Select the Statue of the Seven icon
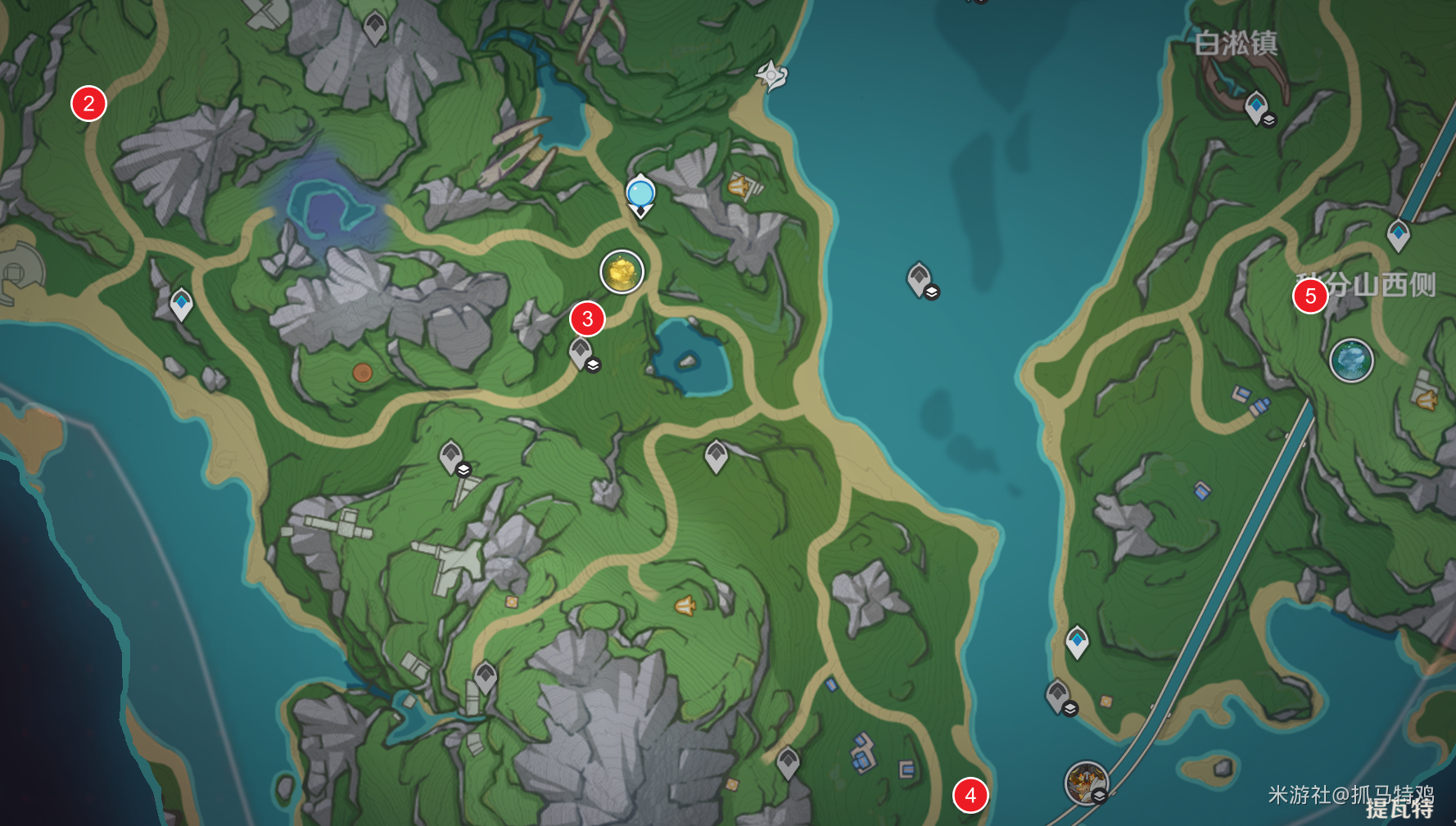This screenshot has width=1456, height=826. point(771,76)
